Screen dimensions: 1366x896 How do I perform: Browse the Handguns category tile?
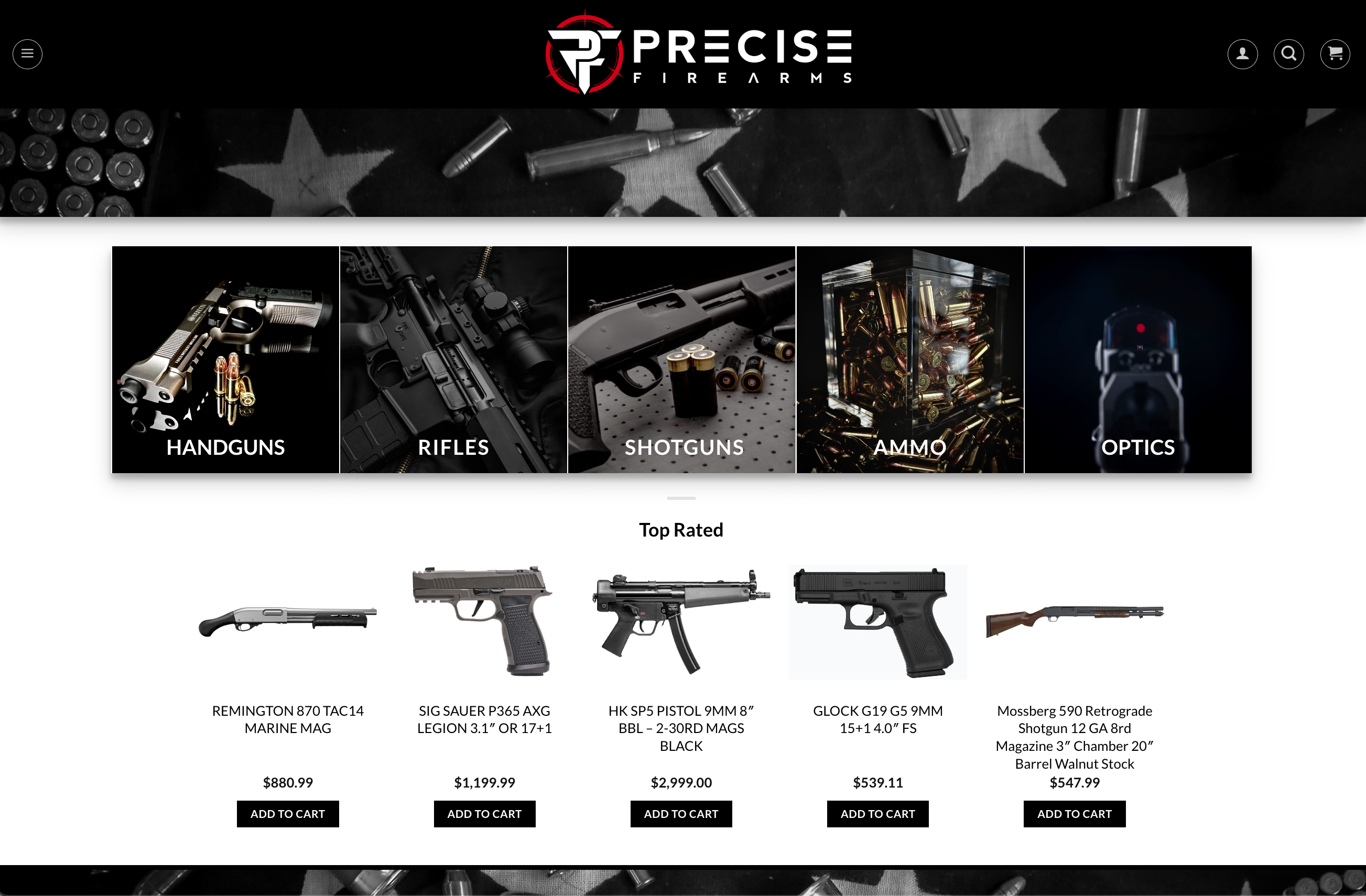[225, 359]
